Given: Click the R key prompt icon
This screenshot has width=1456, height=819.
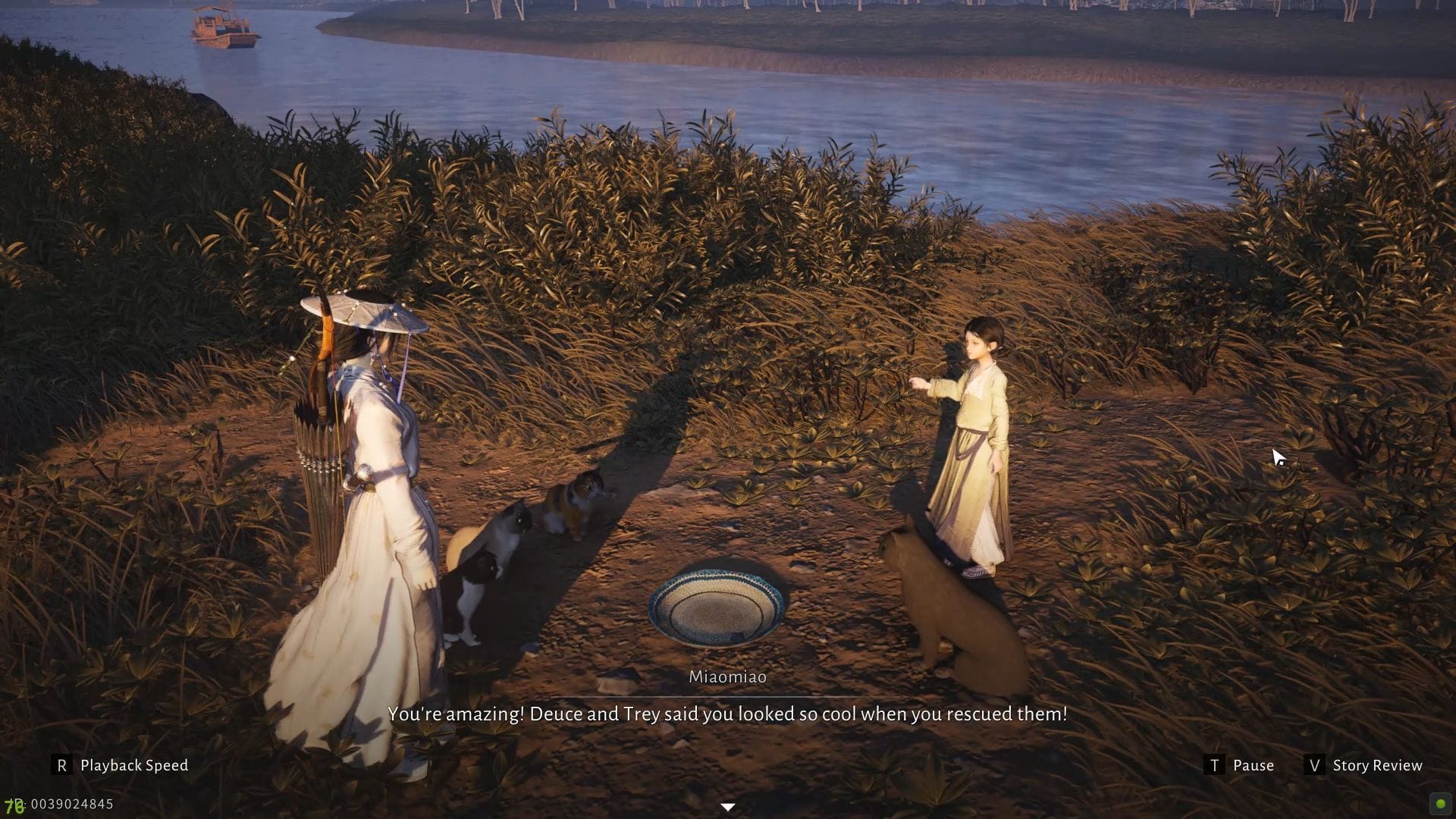Looking at the screenshot, I should [62, 764].
